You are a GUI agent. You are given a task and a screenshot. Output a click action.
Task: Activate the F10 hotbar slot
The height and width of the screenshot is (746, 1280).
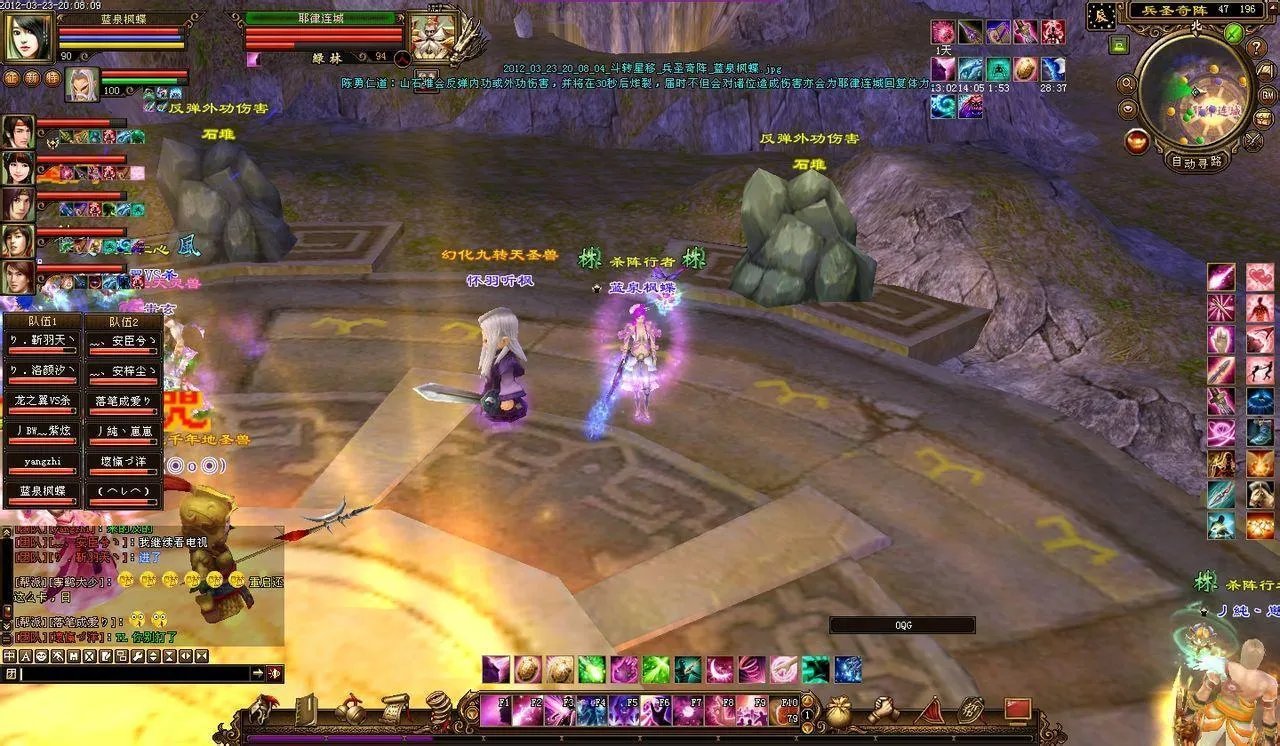785,710
